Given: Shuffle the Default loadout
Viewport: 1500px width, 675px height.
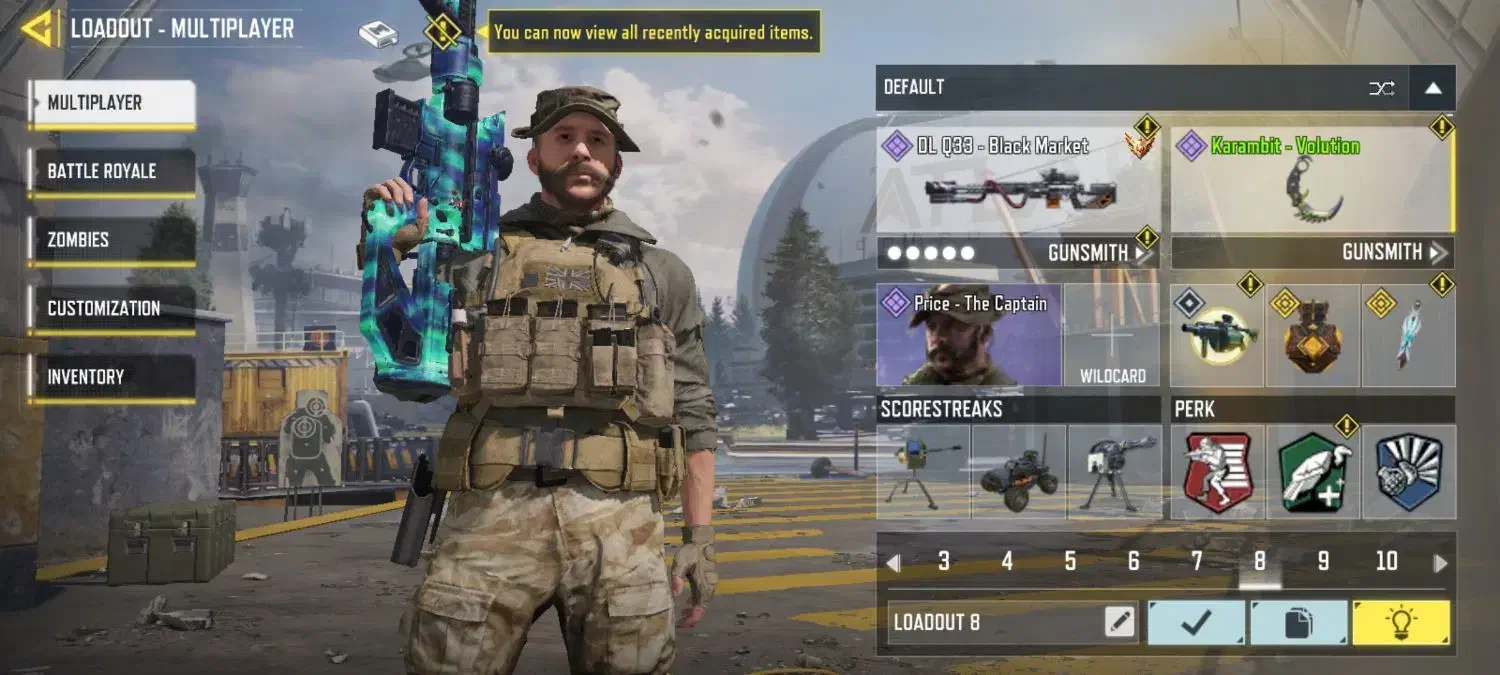Looking at the screenshot, I should point(1382,88).
